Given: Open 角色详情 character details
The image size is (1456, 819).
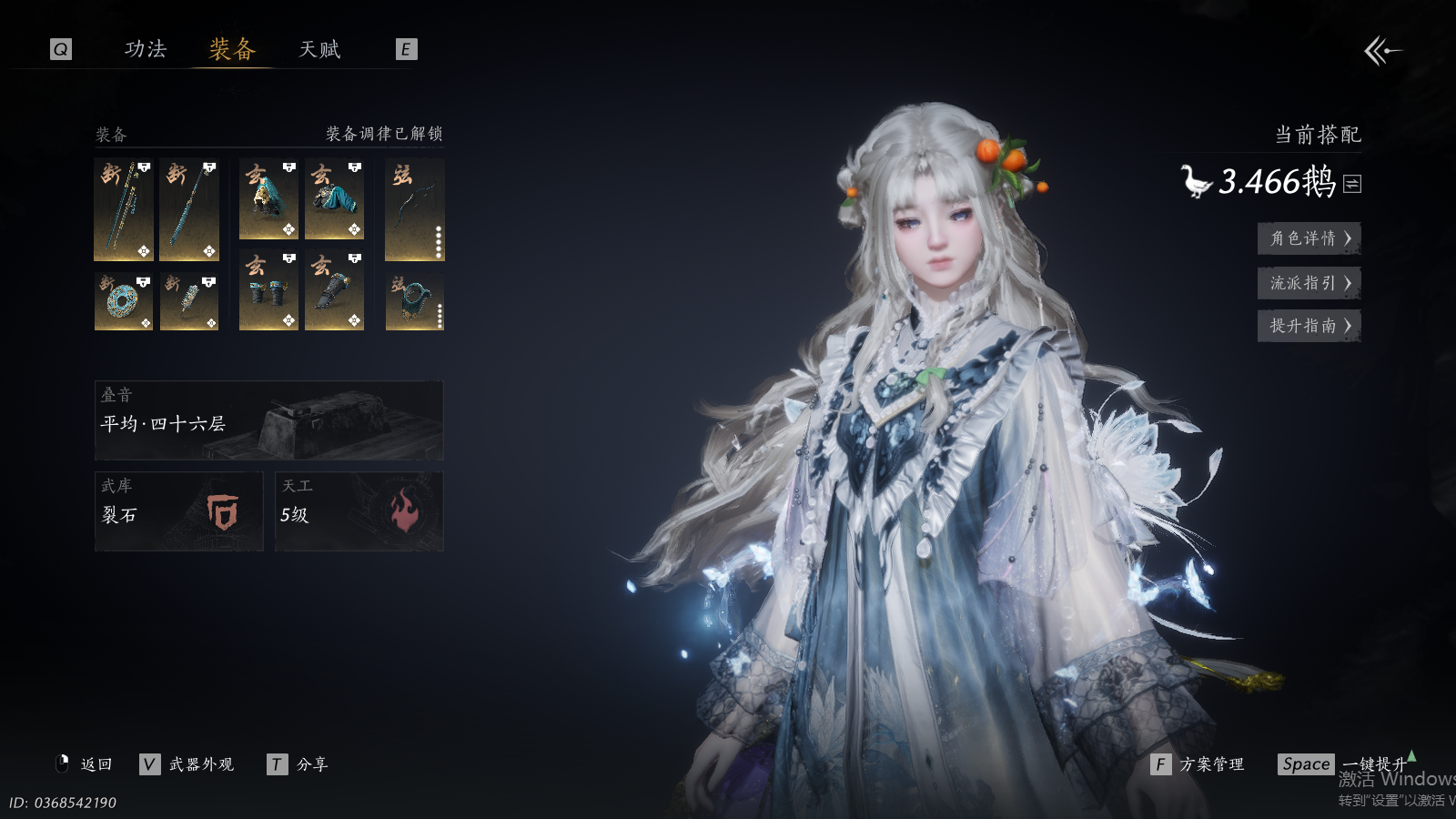Looking at the screenshot, I should (x=1309, y=238).
